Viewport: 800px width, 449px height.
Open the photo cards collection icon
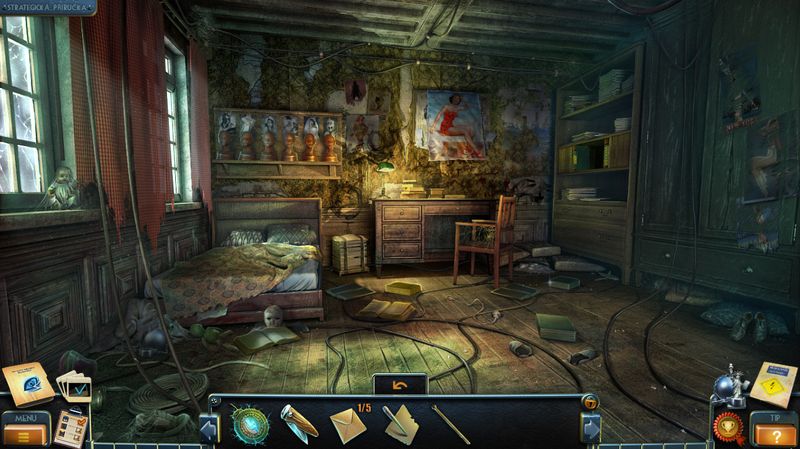tap(72, 385)
